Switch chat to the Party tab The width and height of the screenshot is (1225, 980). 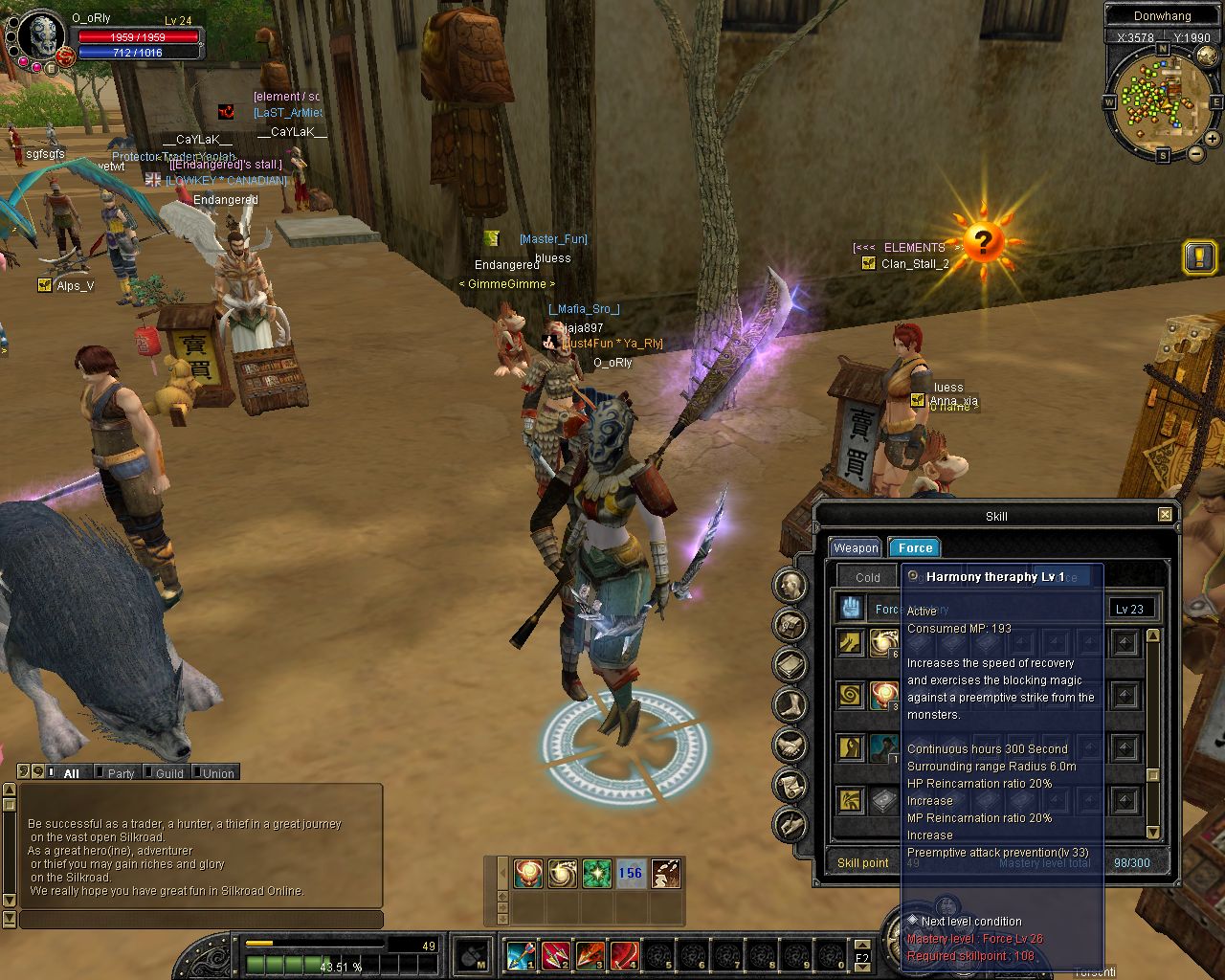(120, 773)
